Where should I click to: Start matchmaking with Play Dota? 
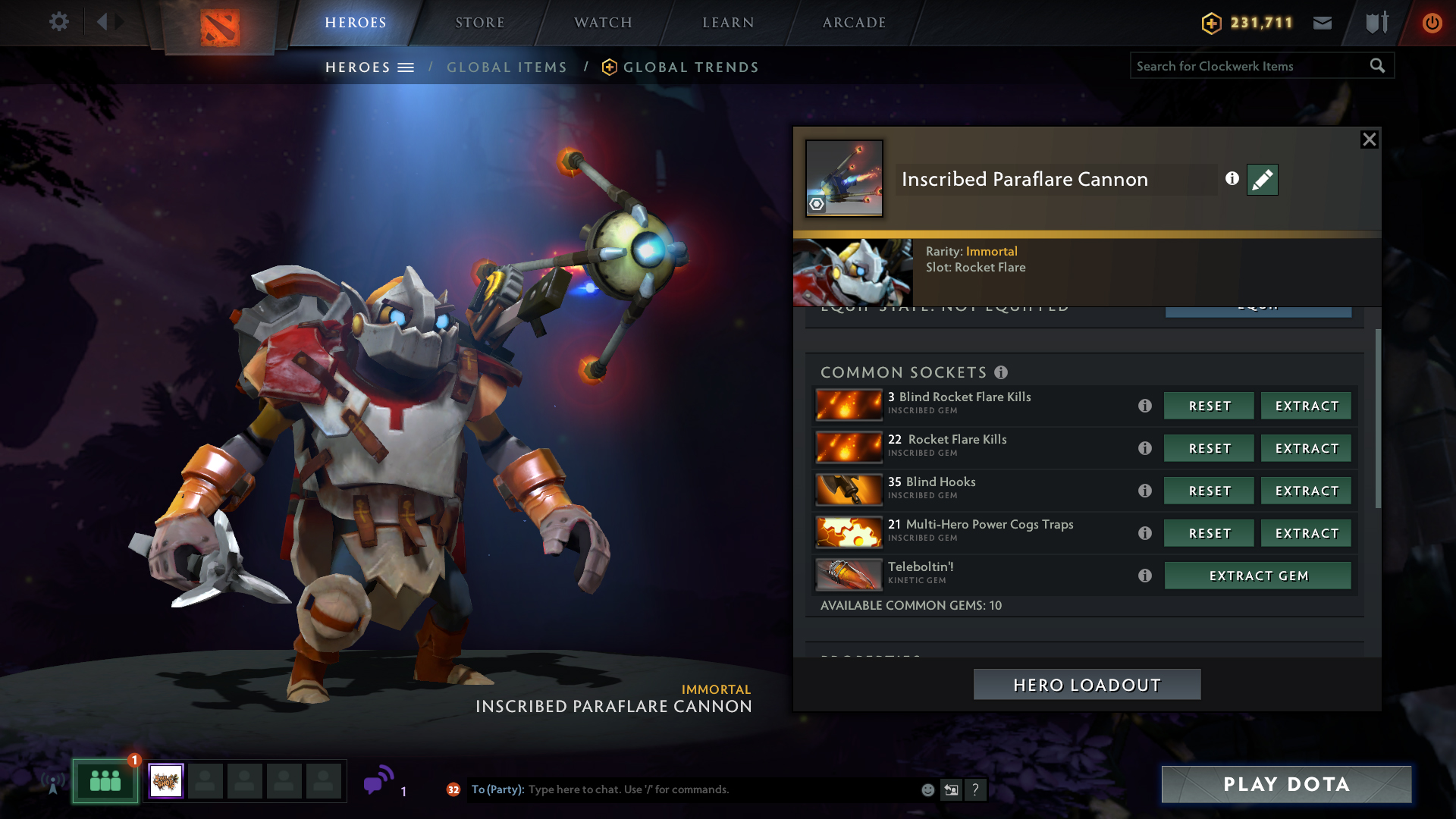coord(1286,784)
